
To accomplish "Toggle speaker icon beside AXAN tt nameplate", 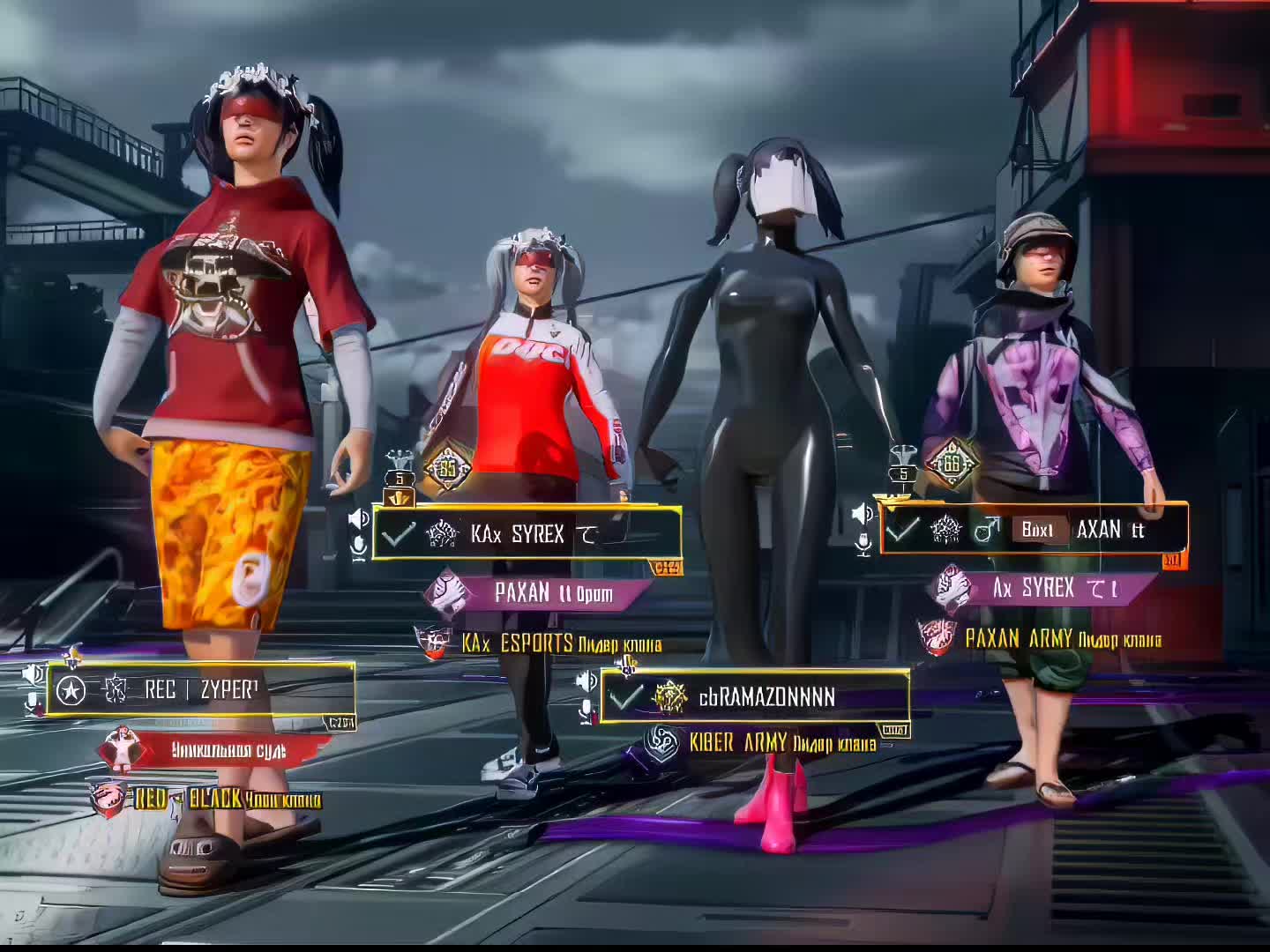I will [863, 514].
